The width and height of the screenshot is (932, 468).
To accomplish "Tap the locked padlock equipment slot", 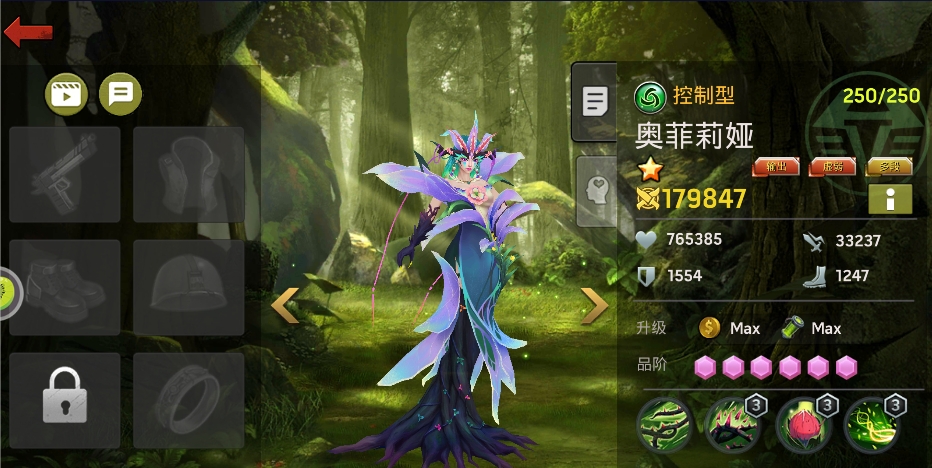I will 65,400.
